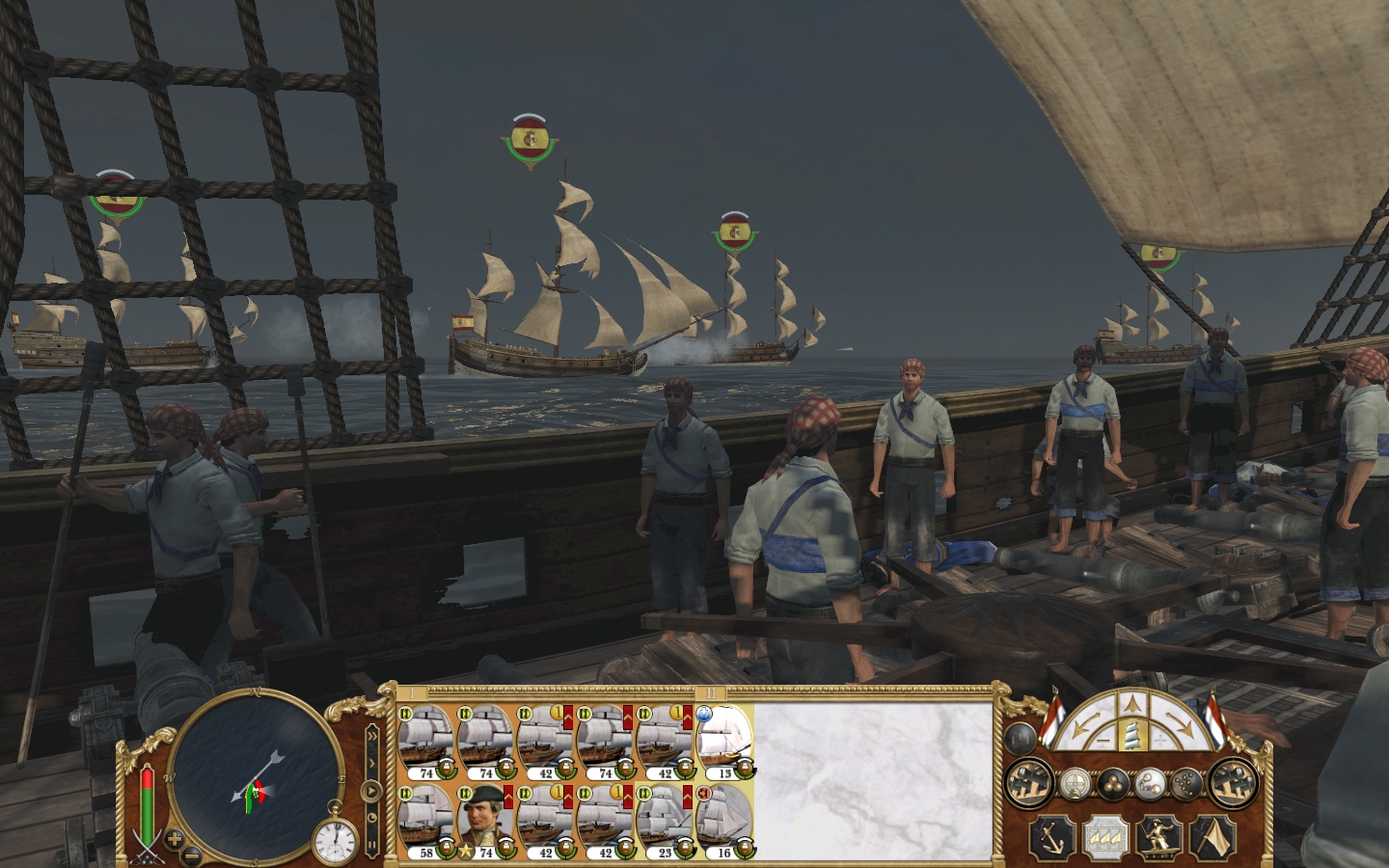Select the ship card numbered 58
1389x868 pixels.
[x=426, y=818]
